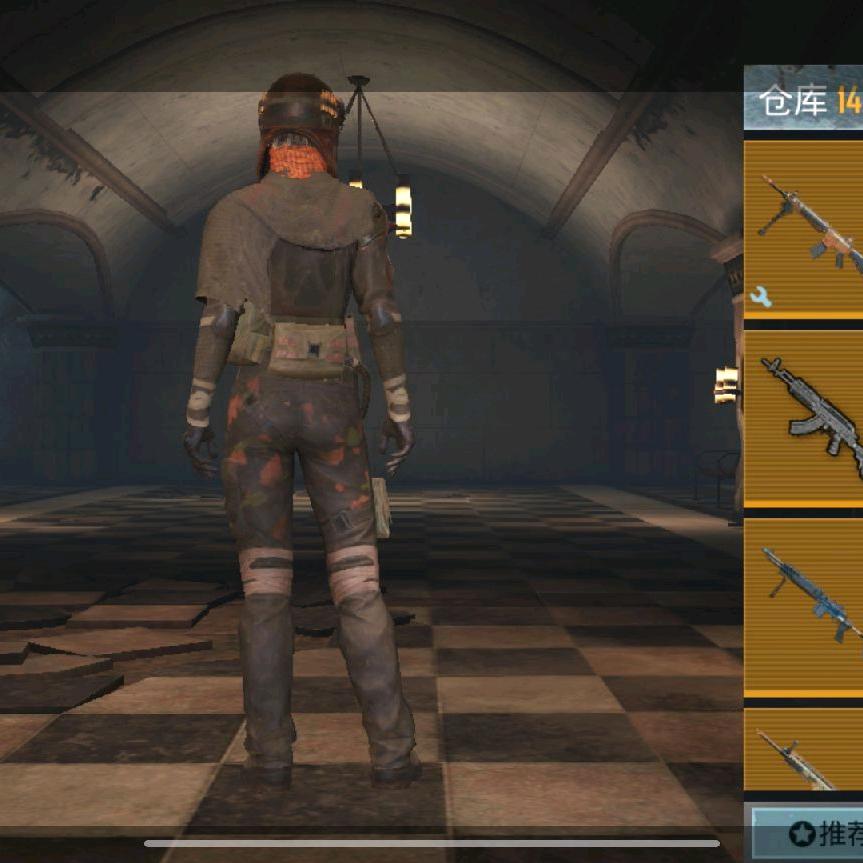Choose the gray AK-style rifle card
Screen dimensions: 863x863
point(805,415)
